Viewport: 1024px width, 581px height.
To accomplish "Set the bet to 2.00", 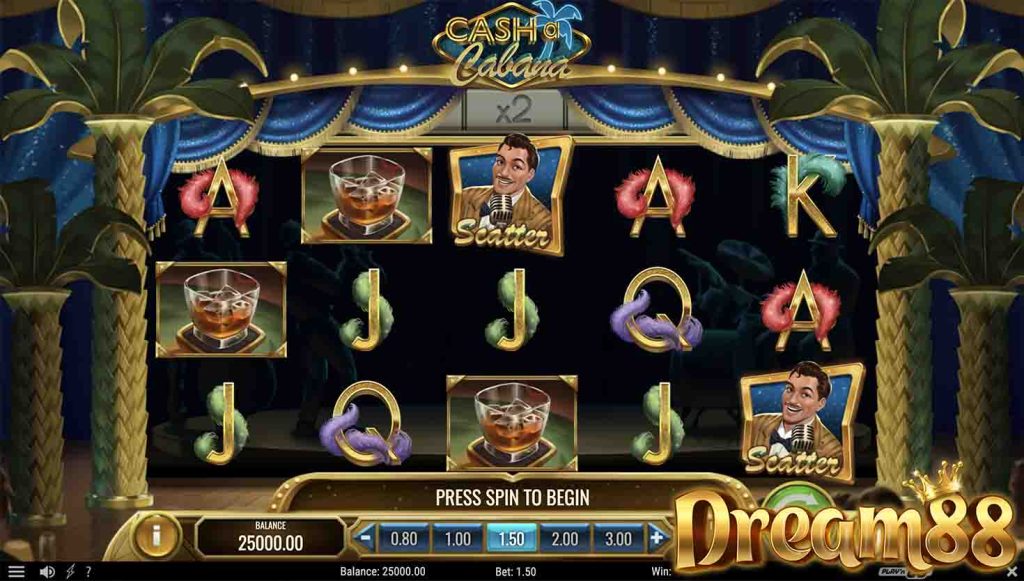I will point(565,538).
